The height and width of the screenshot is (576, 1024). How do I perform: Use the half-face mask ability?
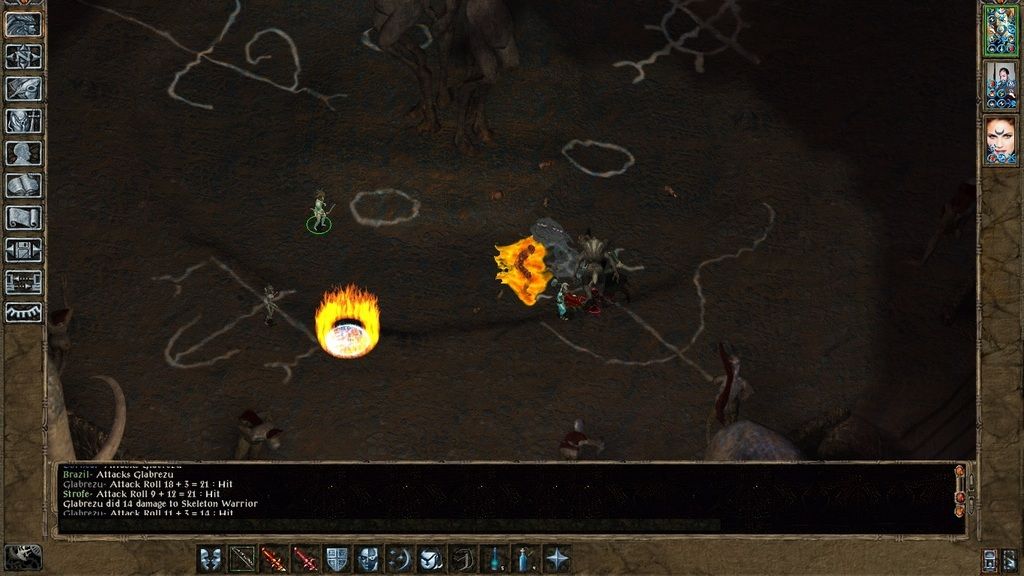tap(368, 558)
